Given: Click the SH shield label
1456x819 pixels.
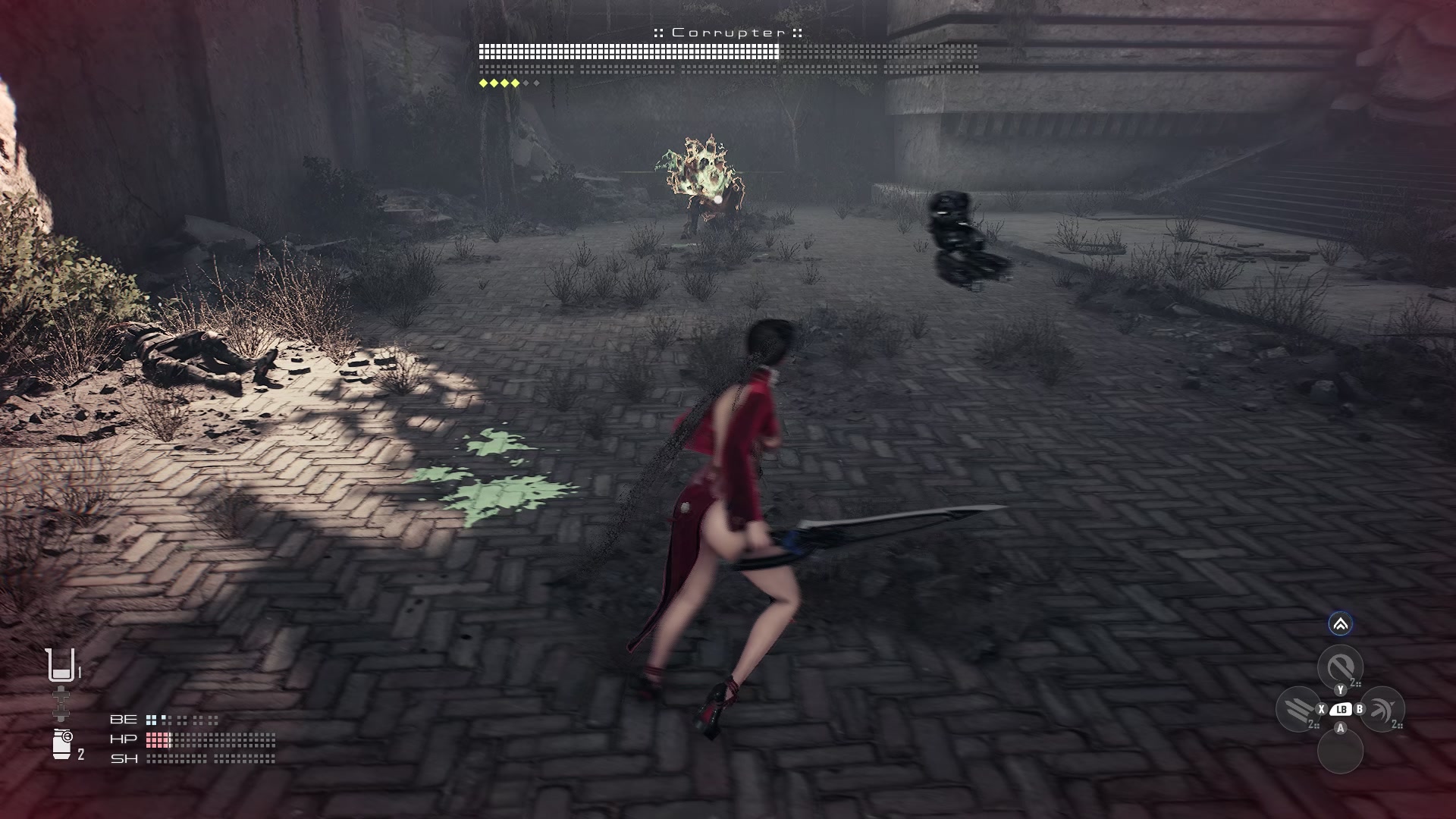Looking at the screenshot, I should (124, 758).
